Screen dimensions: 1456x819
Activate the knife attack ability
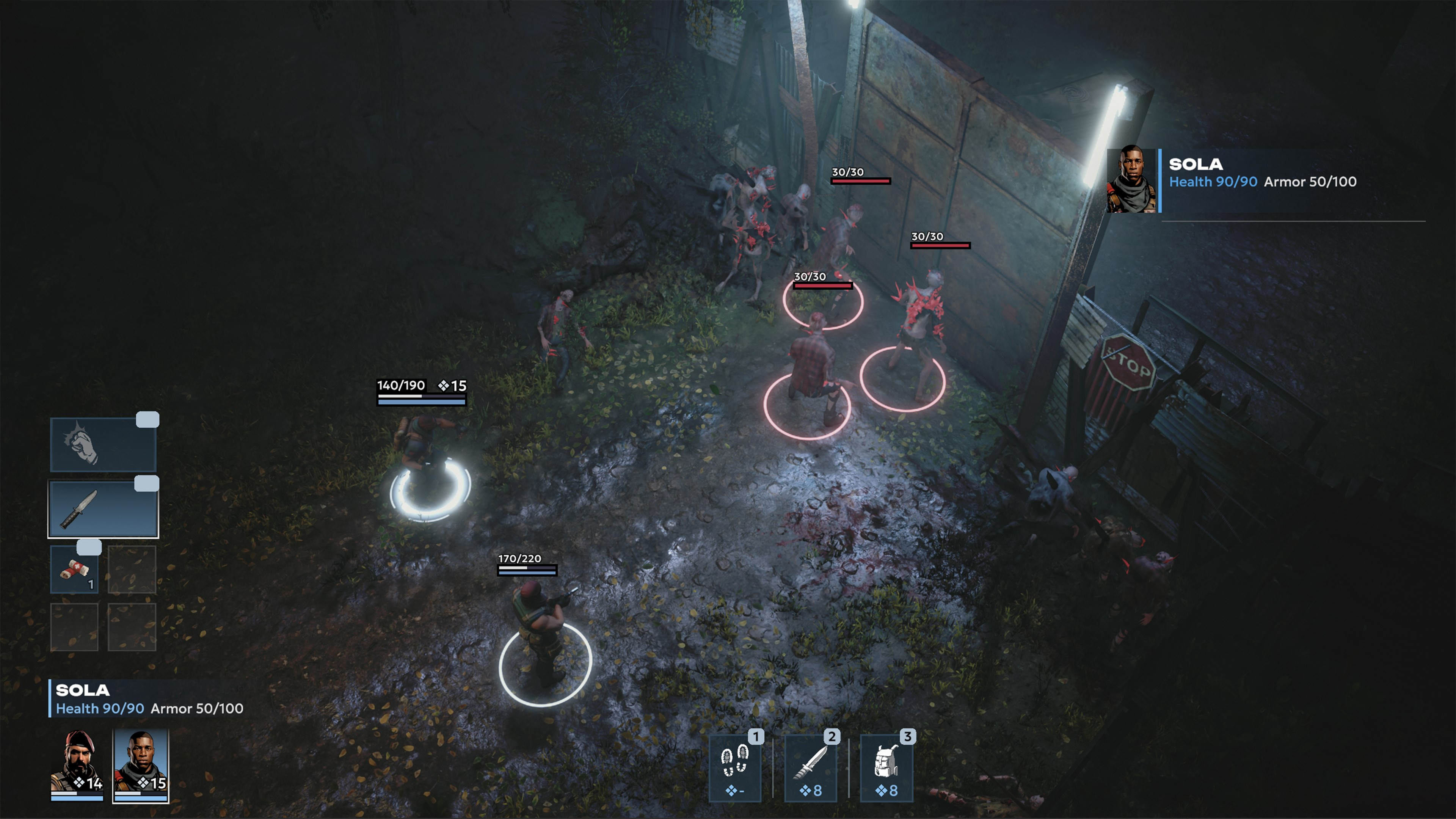pyautogui.click(x=811, y=767)
